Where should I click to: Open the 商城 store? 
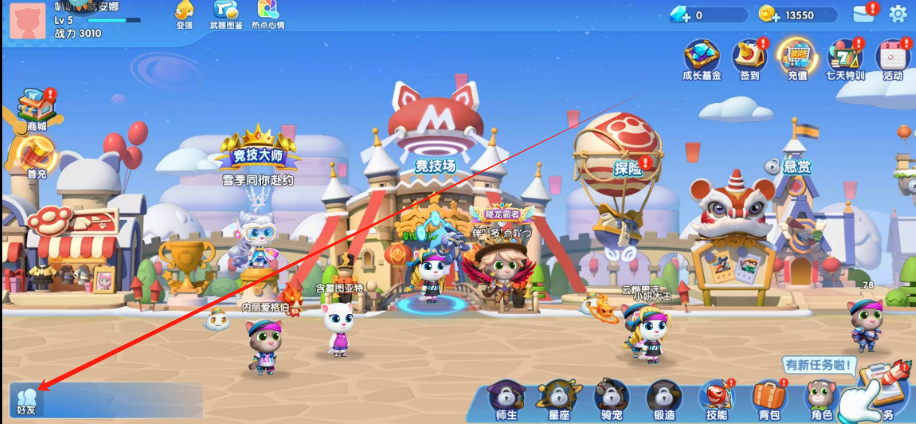pos(36,109)
